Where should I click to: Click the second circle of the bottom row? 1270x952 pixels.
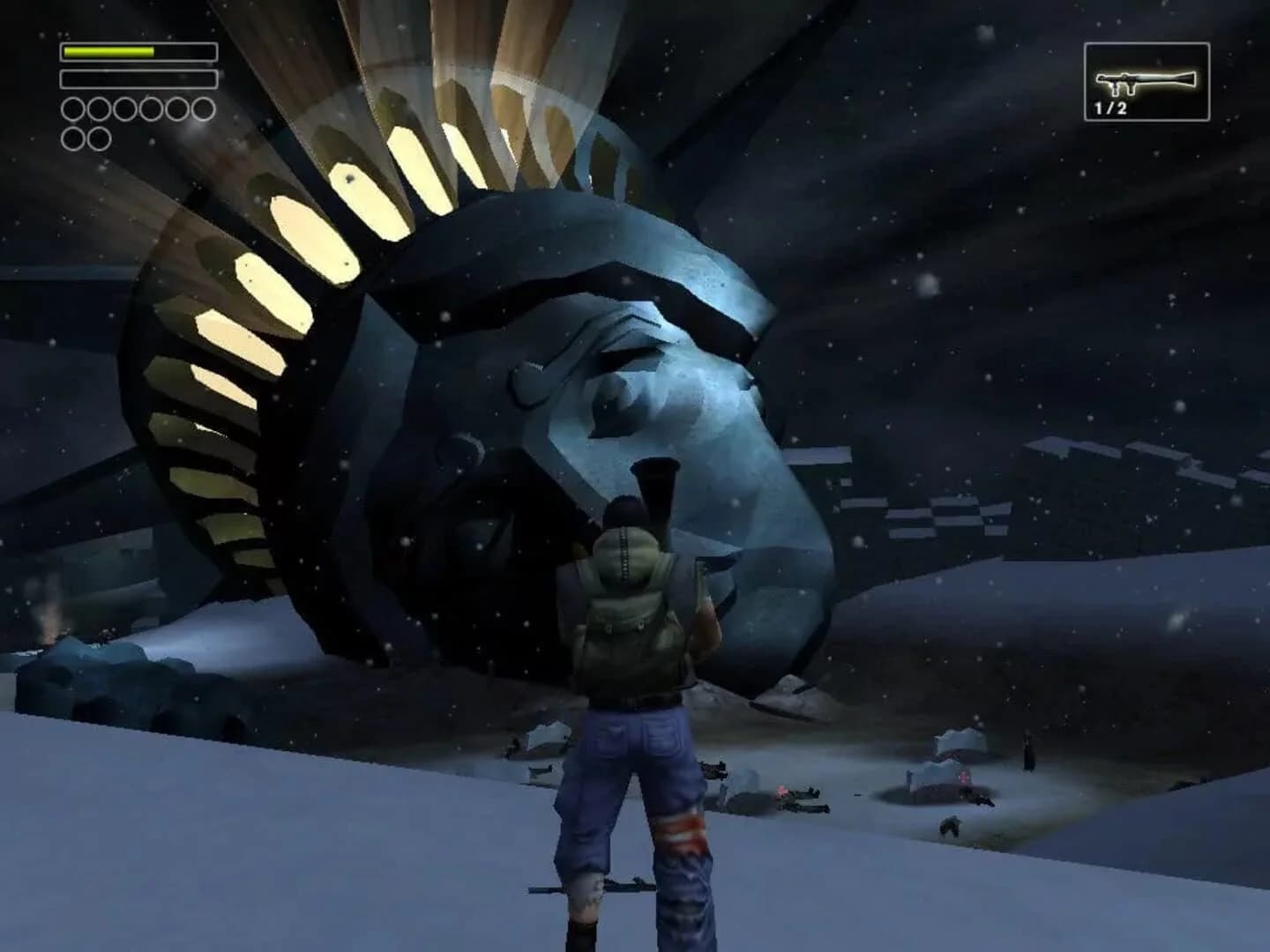coord(99,139)
